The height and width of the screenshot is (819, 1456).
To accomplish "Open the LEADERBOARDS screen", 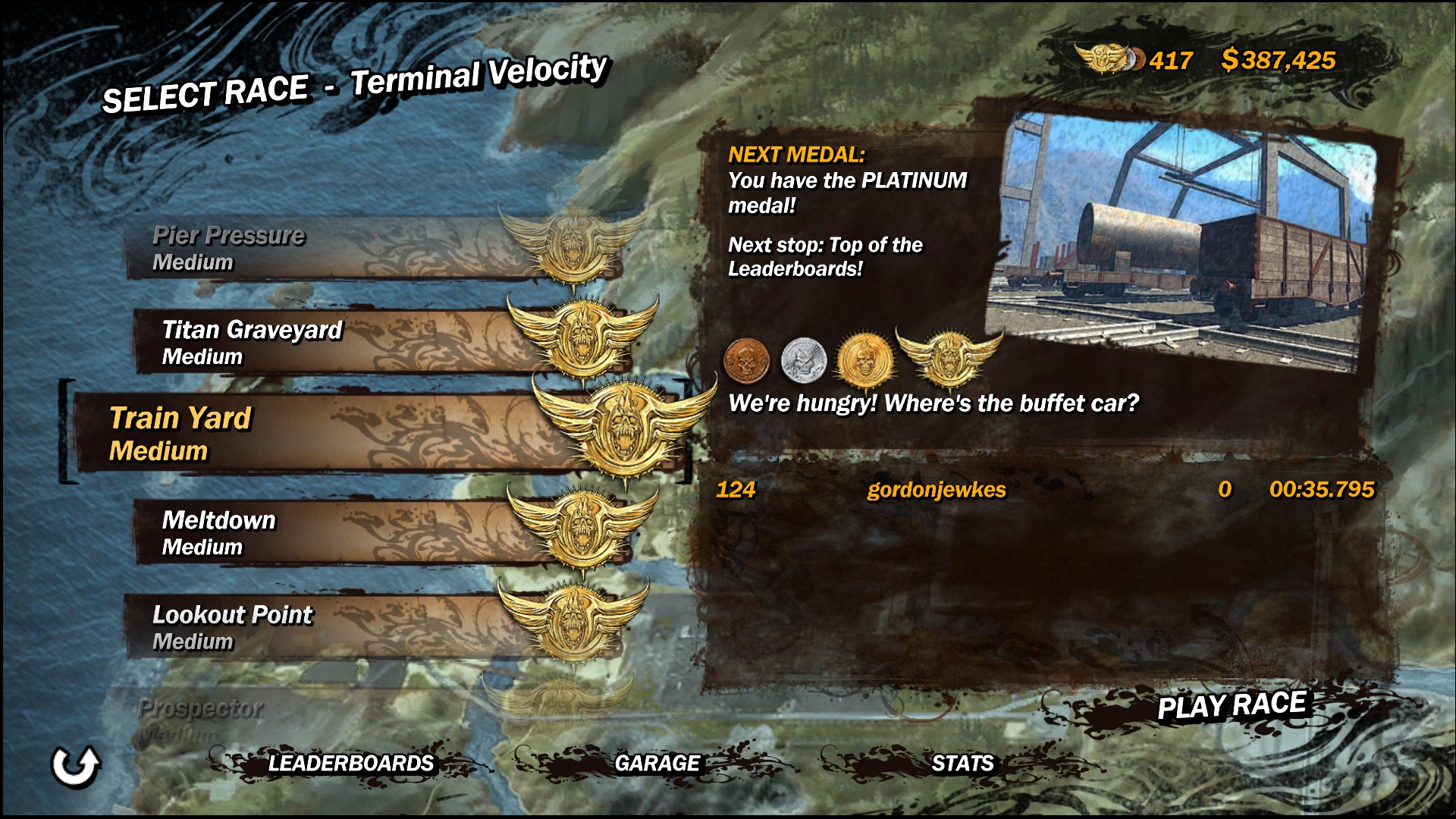I will [x=350, y=763].
